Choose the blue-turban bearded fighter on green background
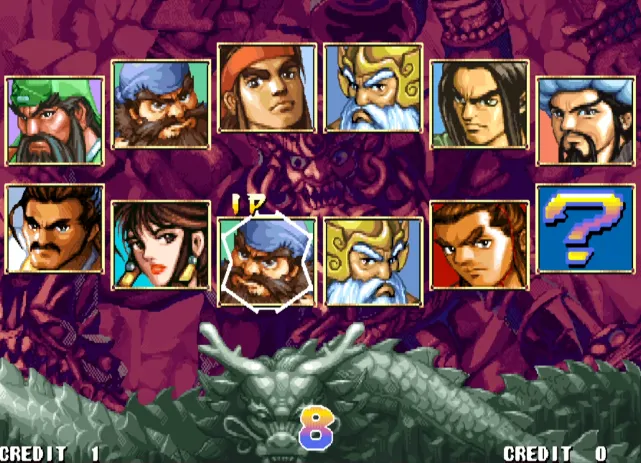The image size is (641, 463). 161,104
